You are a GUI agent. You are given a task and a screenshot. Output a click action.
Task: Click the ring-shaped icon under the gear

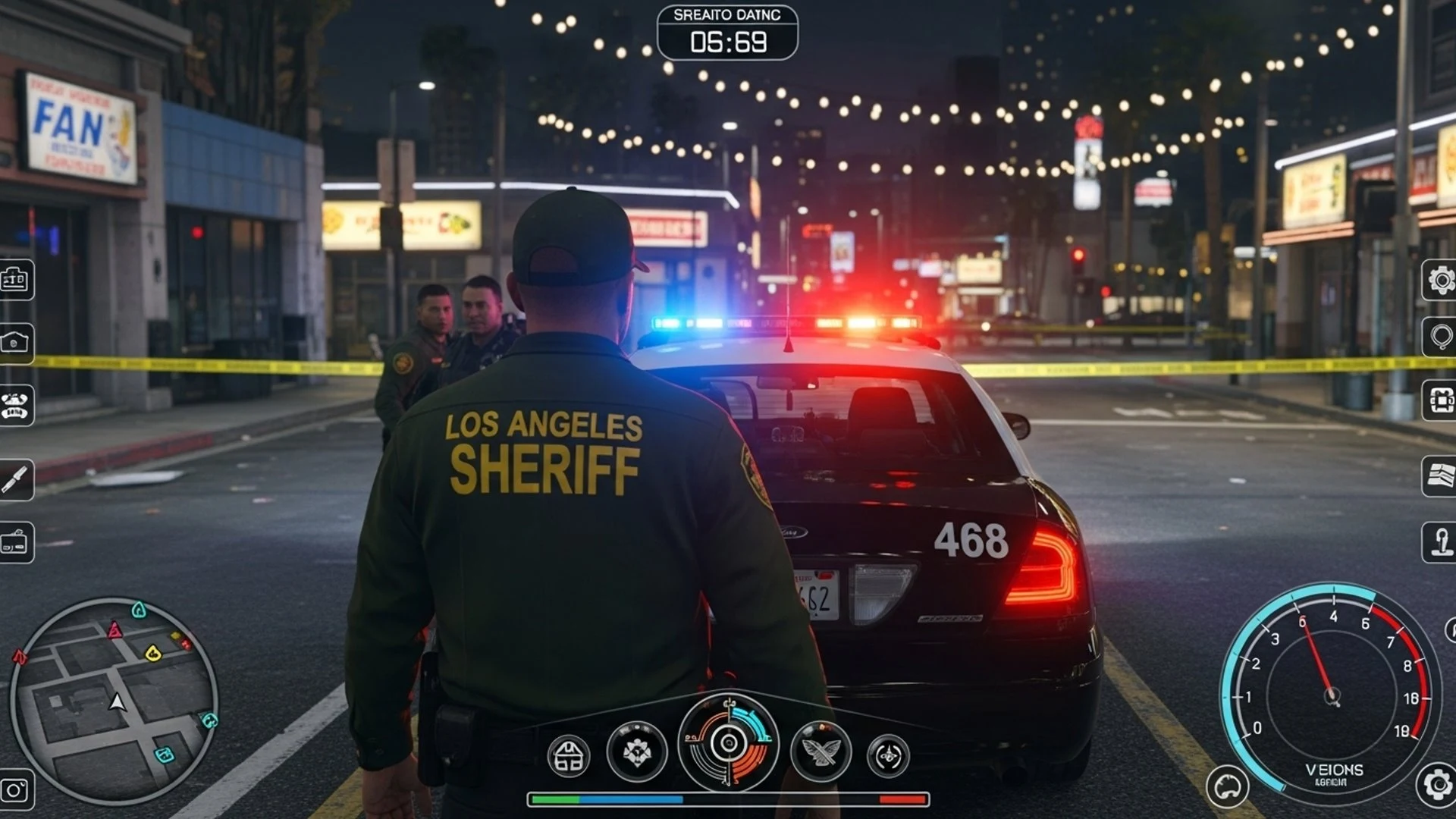1440,336
